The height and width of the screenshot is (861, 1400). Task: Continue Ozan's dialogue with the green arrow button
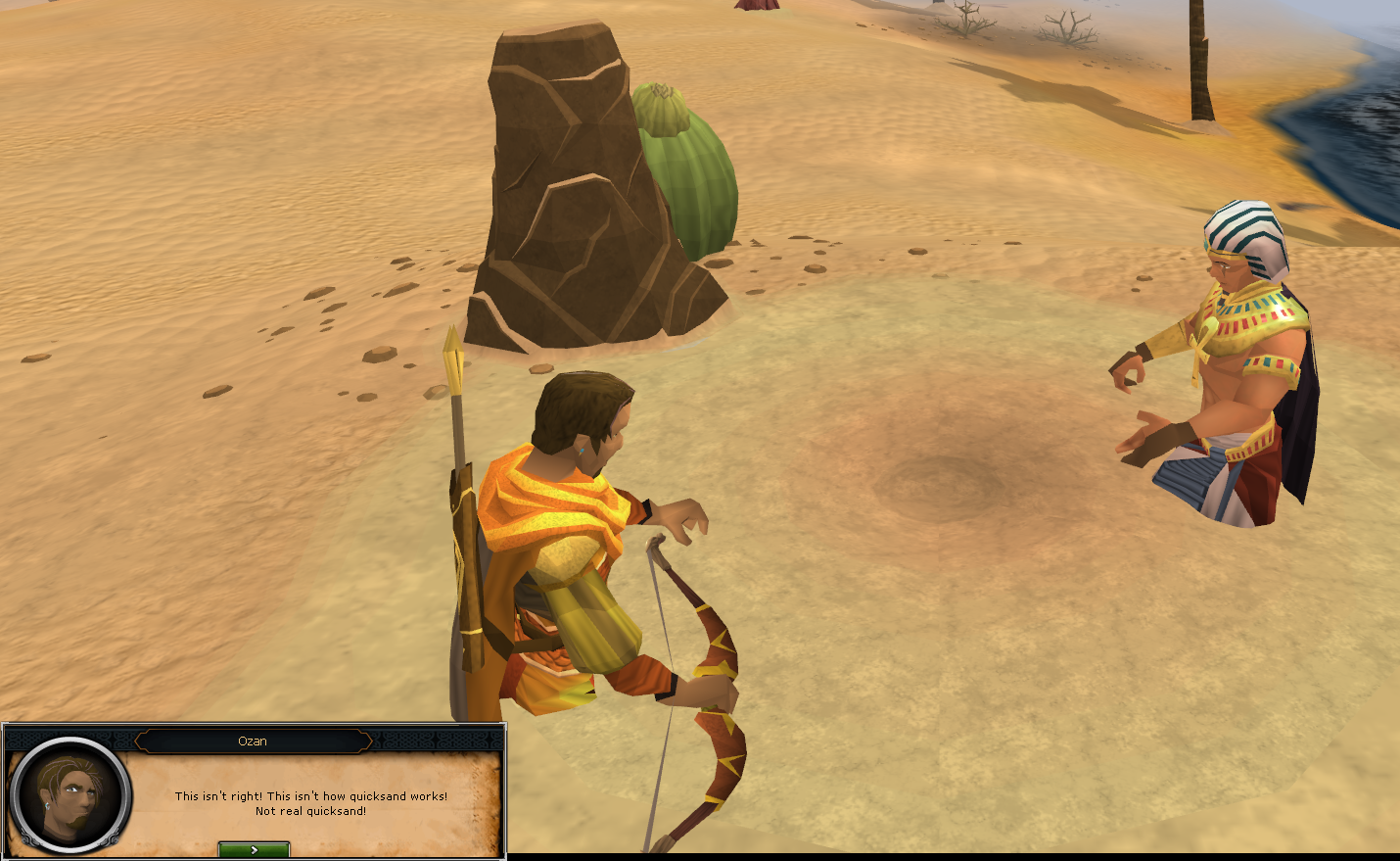pyautogui.click(x=254, y=849)
